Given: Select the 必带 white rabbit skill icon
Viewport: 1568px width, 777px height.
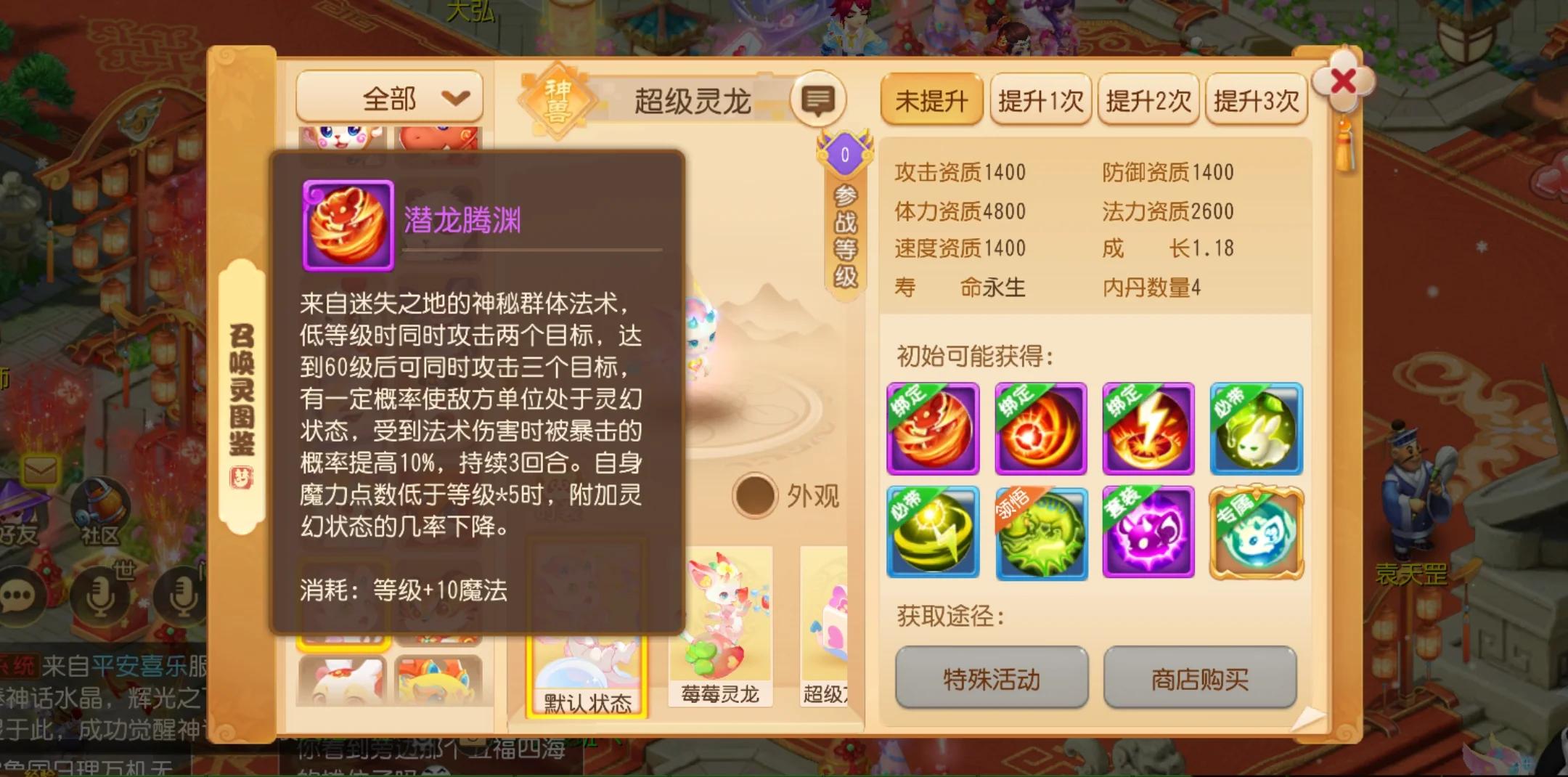Looking at the screenshot, I should point(1257,429).
